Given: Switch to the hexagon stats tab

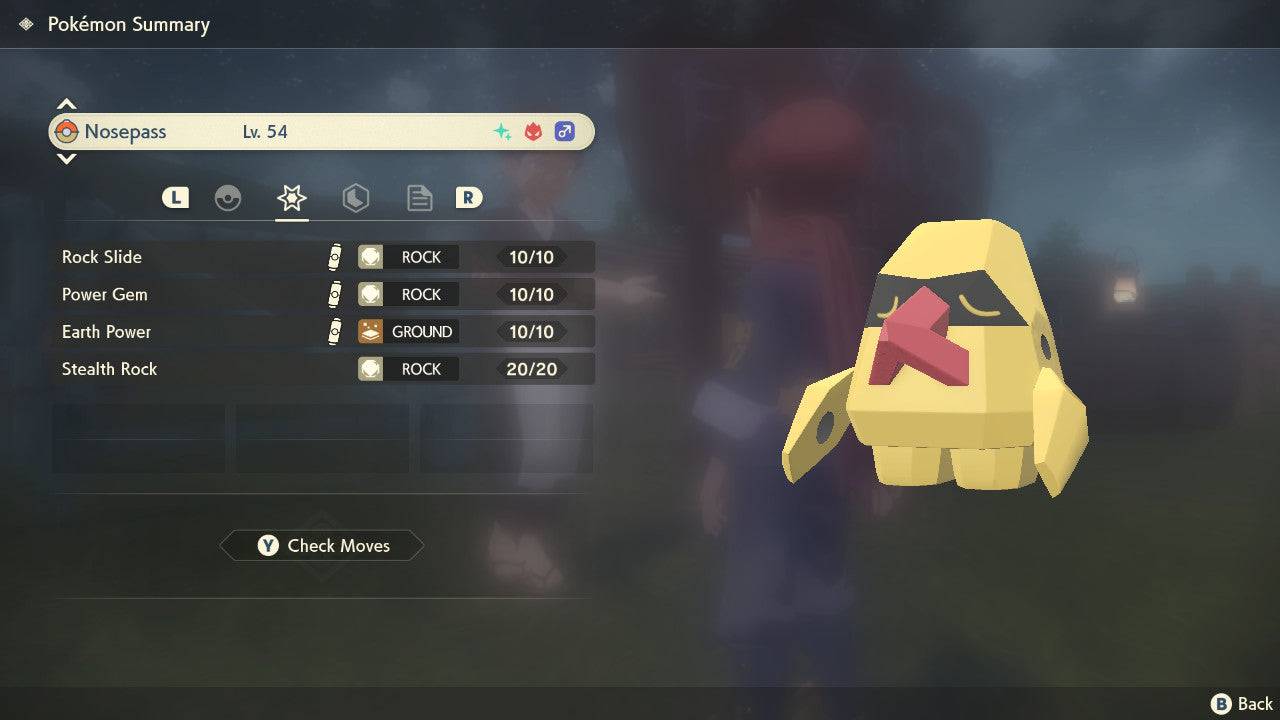Looking at the screenshot, I should point(355,198).
